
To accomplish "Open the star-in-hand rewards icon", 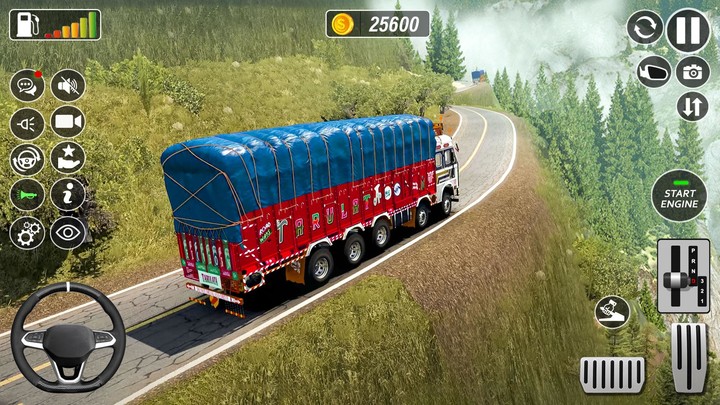I will [x=68, y=158].
